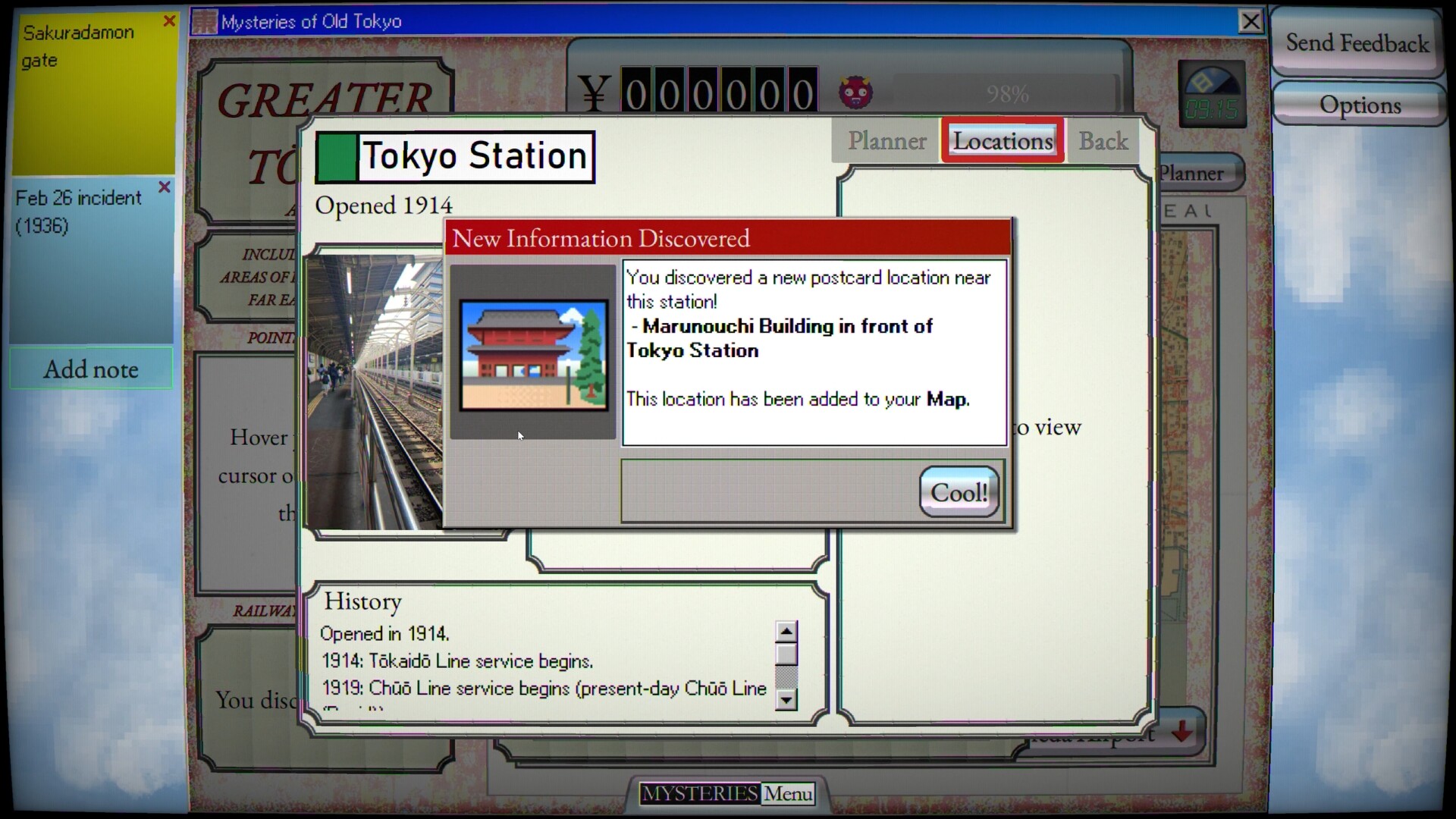Click the red down arrow near bottom right
1456x819 pixels.
(1182, 732)
